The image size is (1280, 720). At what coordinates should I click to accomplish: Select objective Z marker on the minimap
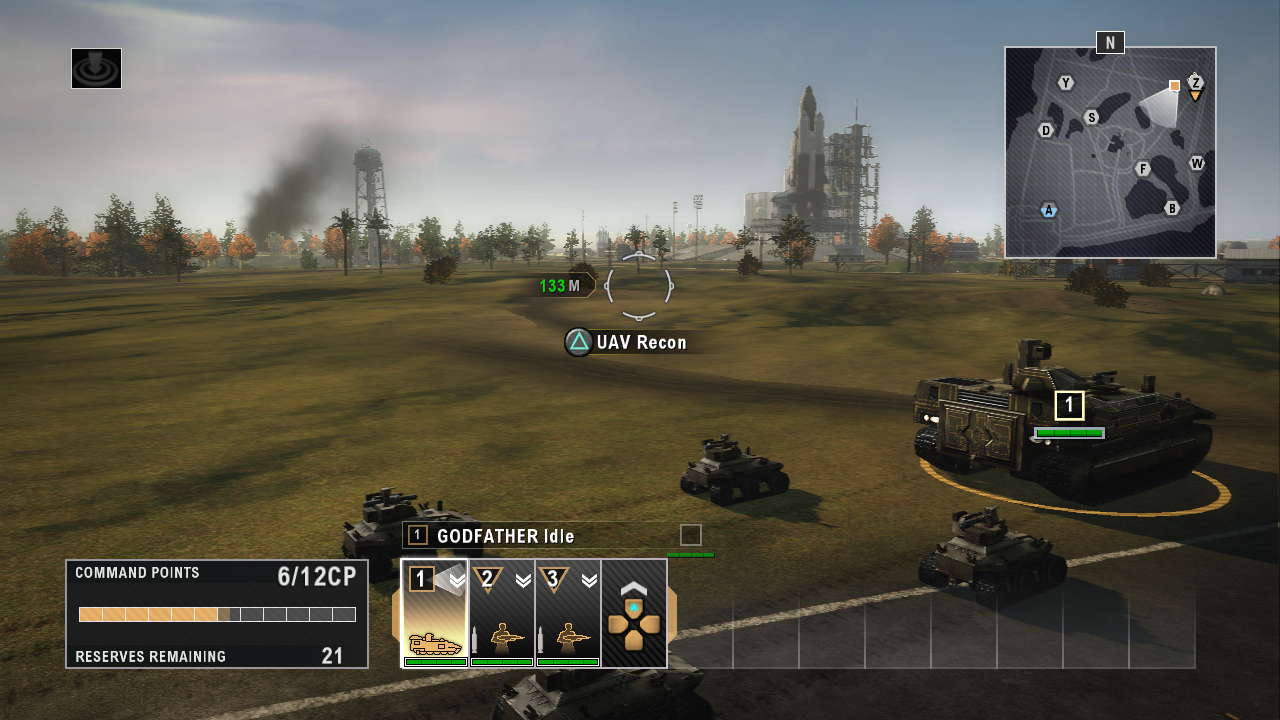click(x=1196, y=83)
